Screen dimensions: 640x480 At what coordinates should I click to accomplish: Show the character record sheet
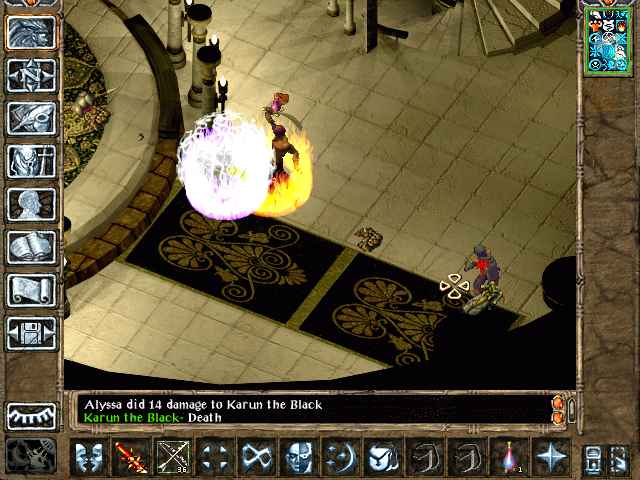click(32, 204)
